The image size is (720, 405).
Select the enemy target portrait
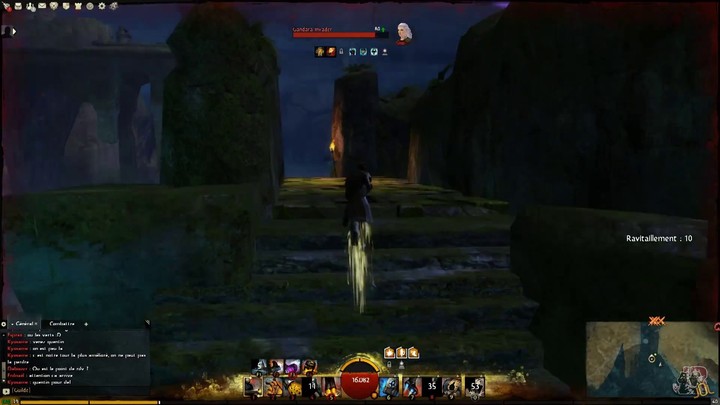click(404, 33)
